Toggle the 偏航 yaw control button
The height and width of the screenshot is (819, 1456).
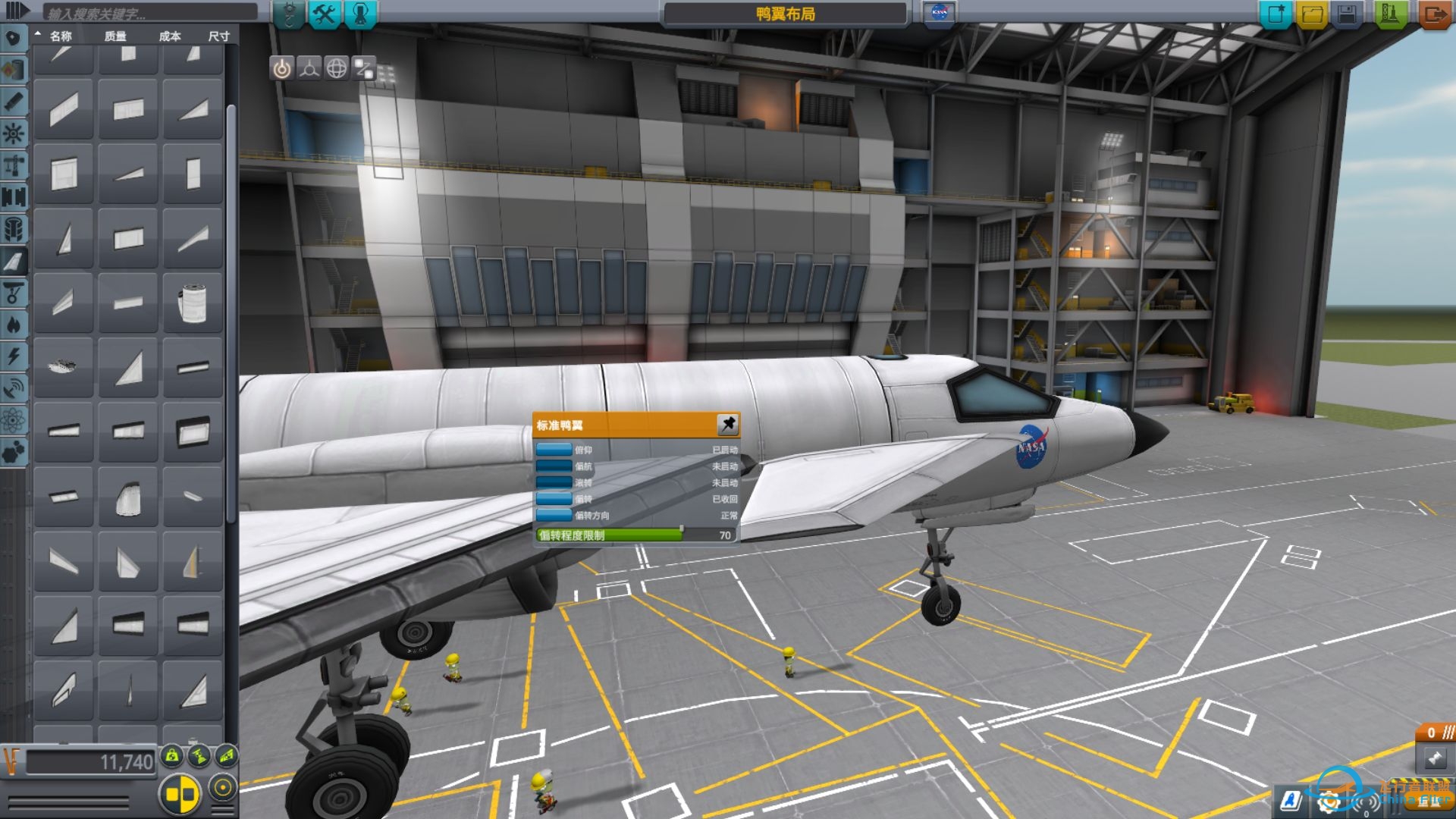(554, 466)
